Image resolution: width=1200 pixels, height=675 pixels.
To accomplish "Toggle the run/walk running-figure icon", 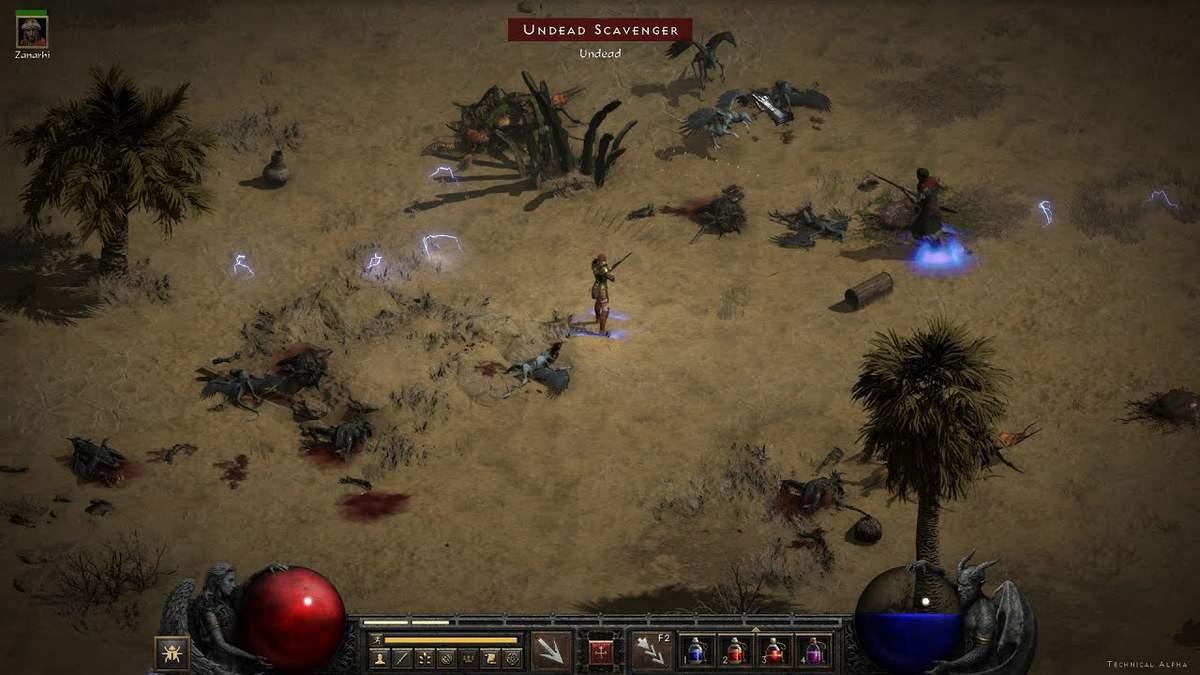I will point(377,639).
